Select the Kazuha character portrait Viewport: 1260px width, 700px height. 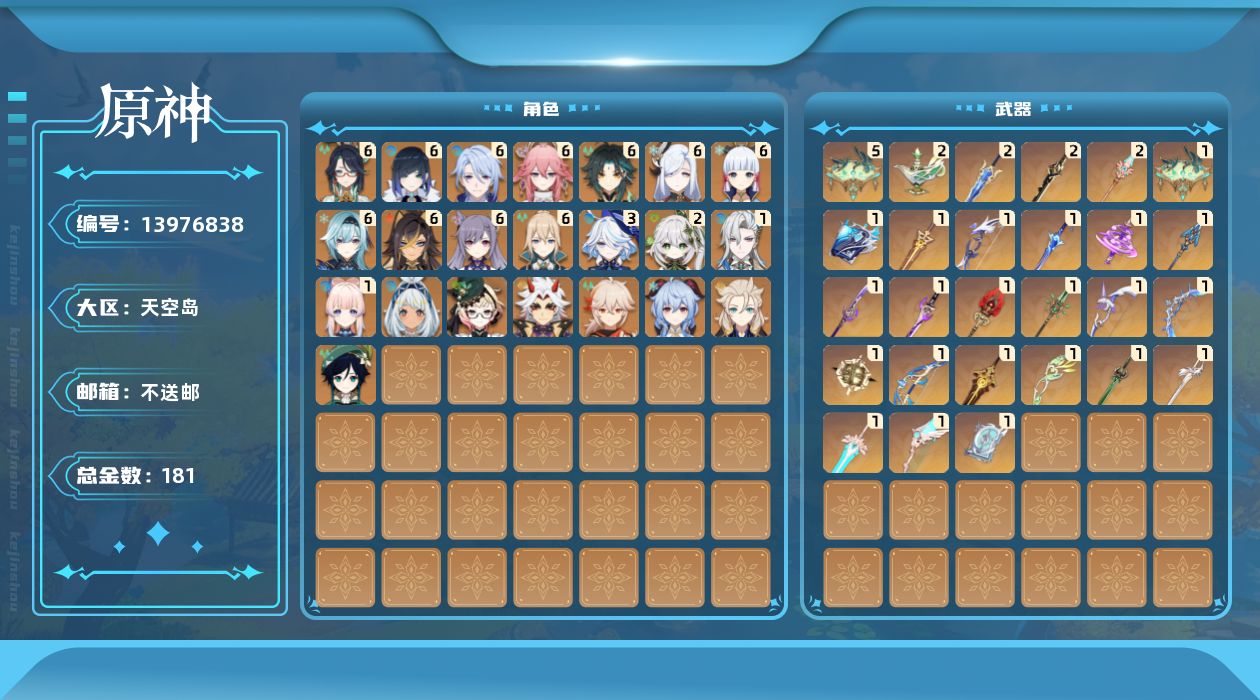610,307
